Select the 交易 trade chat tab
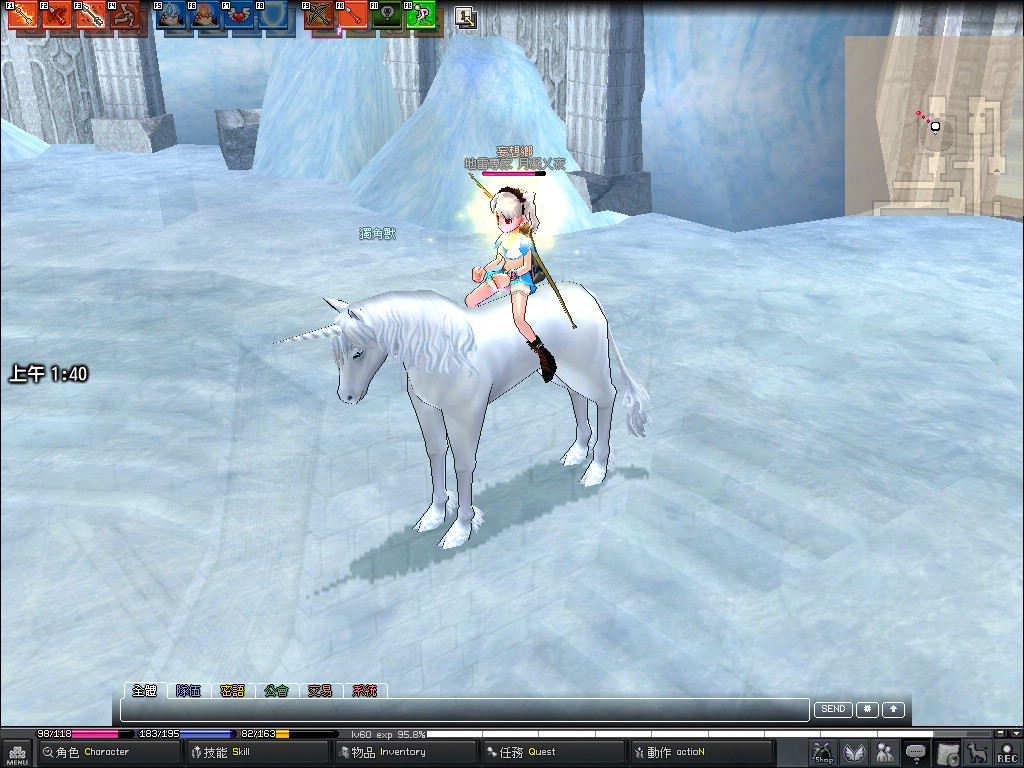Image resolution: width=1024 pixels, height=768 pixels. [320, 690]
